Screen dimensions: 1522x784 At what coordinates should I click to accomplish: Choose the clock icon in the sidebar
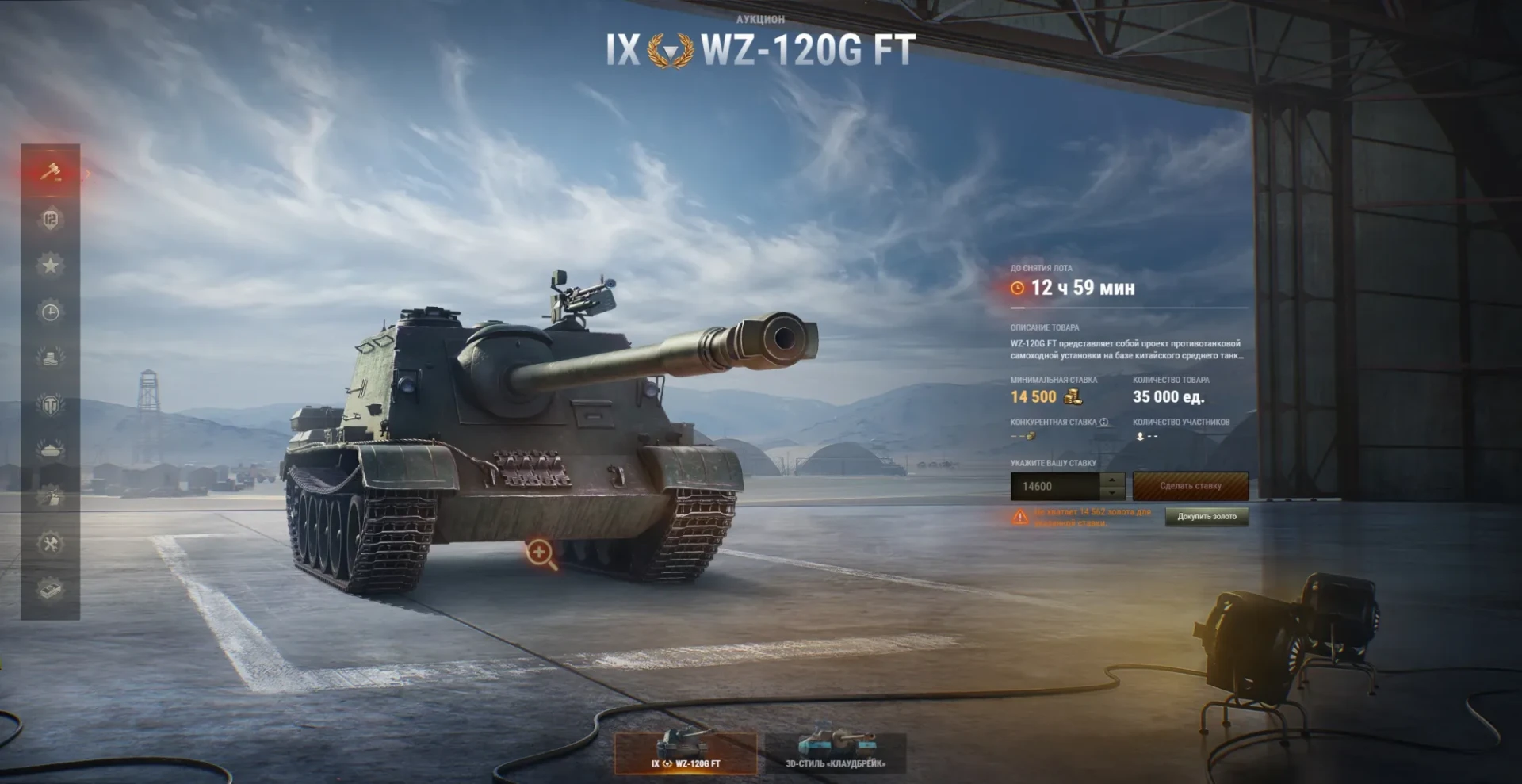pos(50,312)
